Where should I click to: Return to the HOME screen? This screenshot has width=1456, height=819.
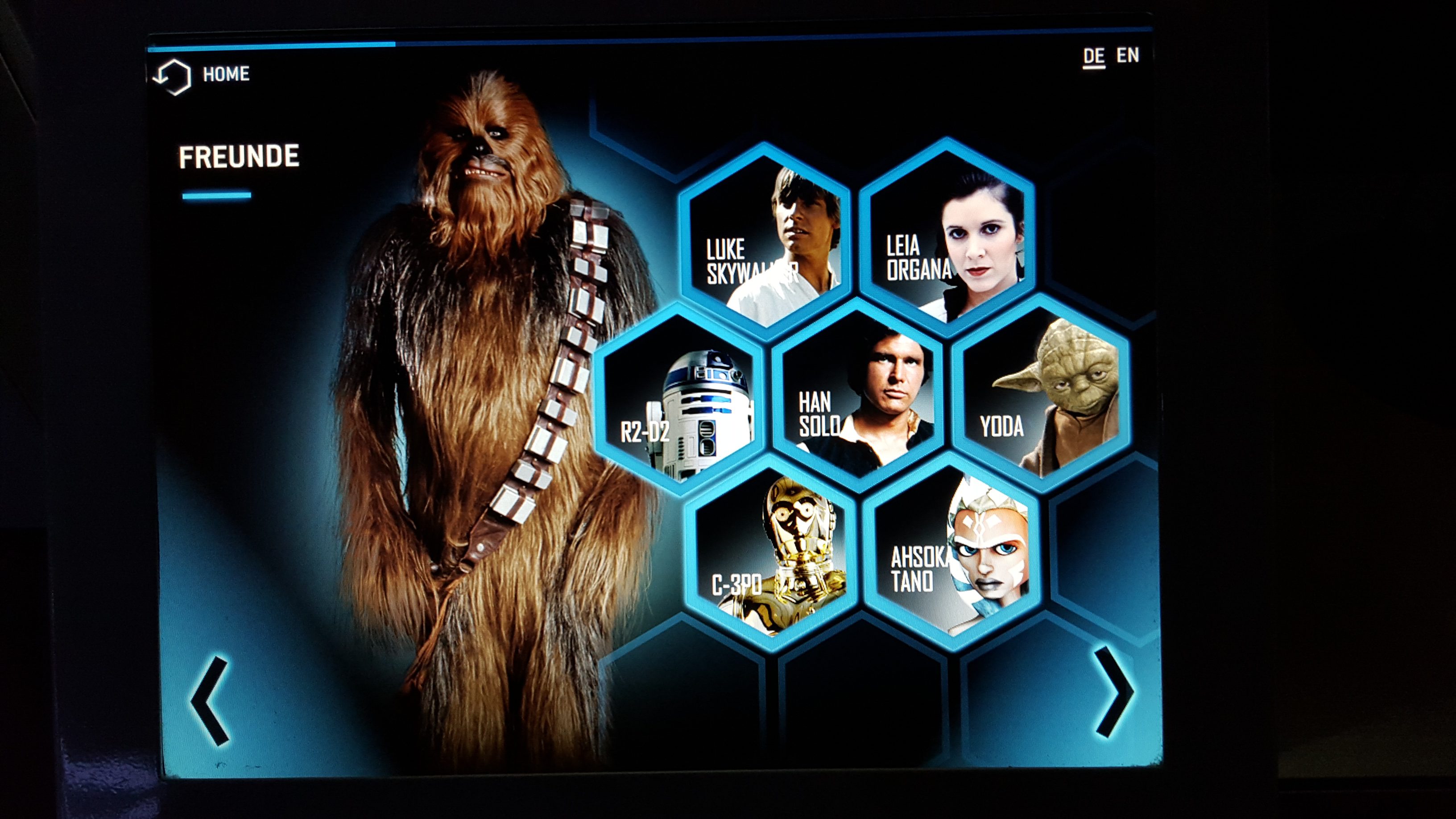[x=203, y=75]
